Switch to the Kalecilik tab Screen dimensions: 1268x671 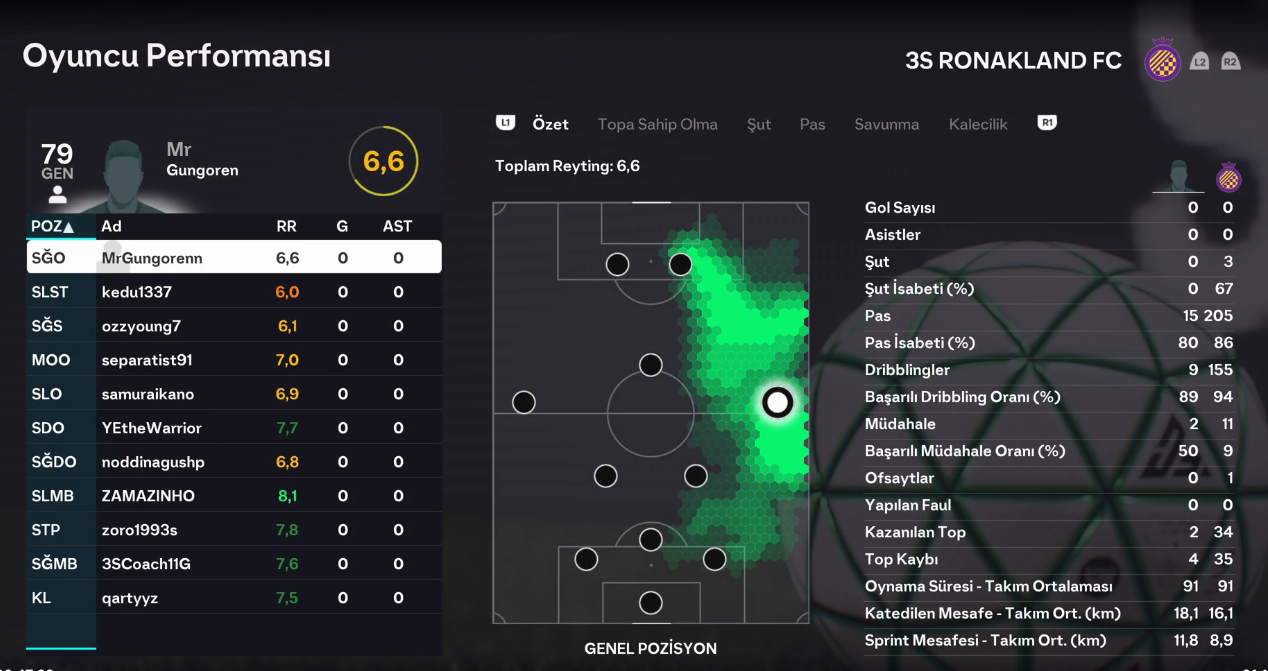[978, 125]
